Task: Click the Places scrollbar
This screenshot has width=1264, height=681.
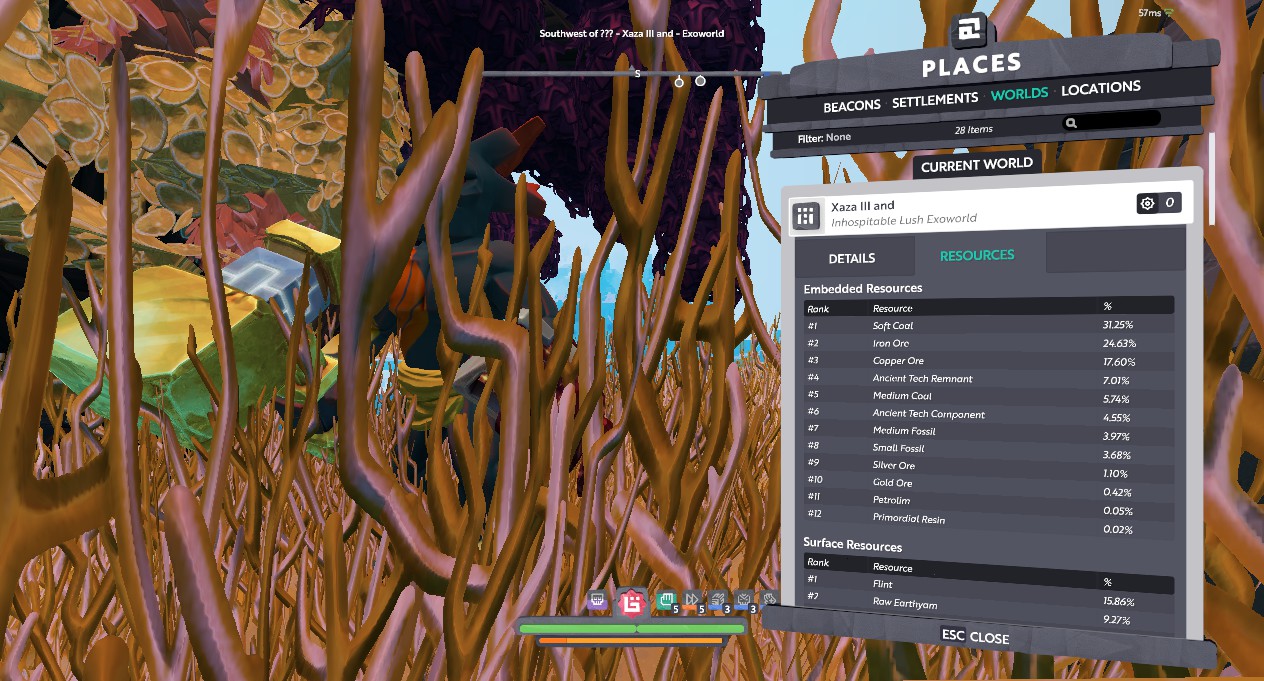Action: pyautogui.click(x=1210, y=178)
